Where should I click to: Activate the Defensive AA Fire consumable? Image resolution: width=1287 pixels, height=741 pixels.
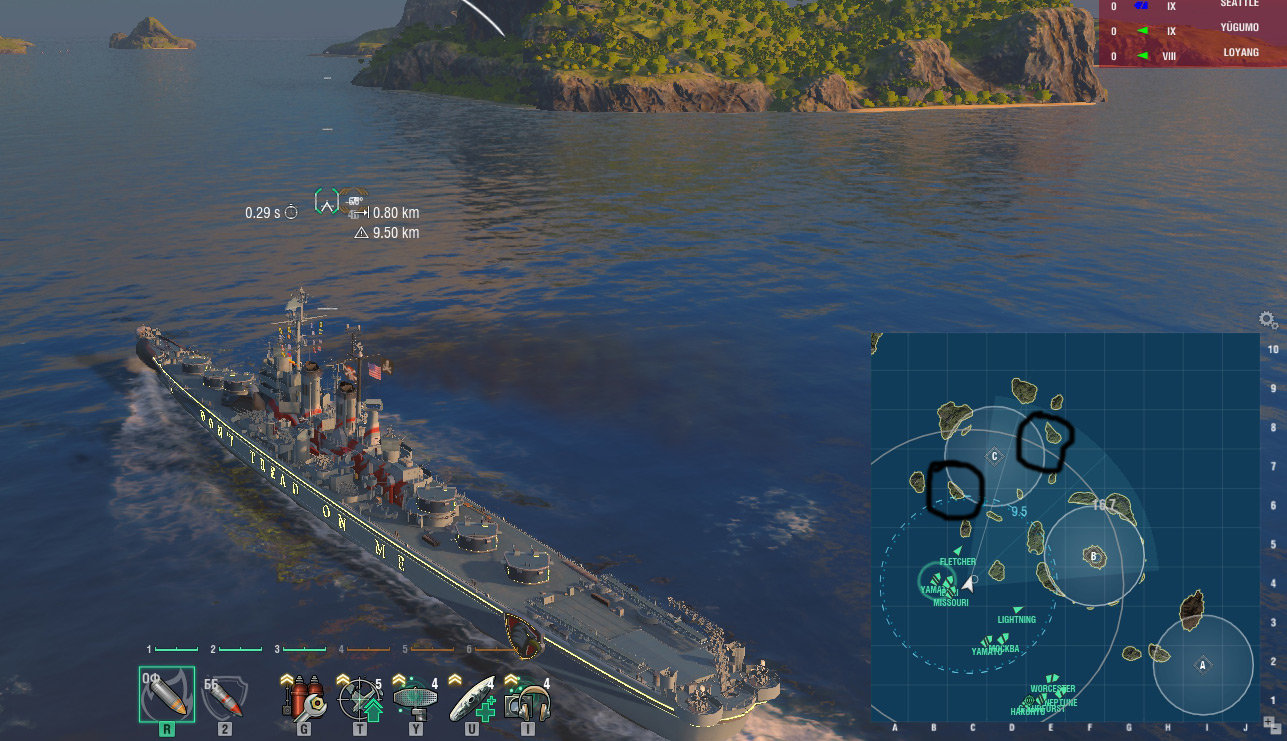pos(359,697)
